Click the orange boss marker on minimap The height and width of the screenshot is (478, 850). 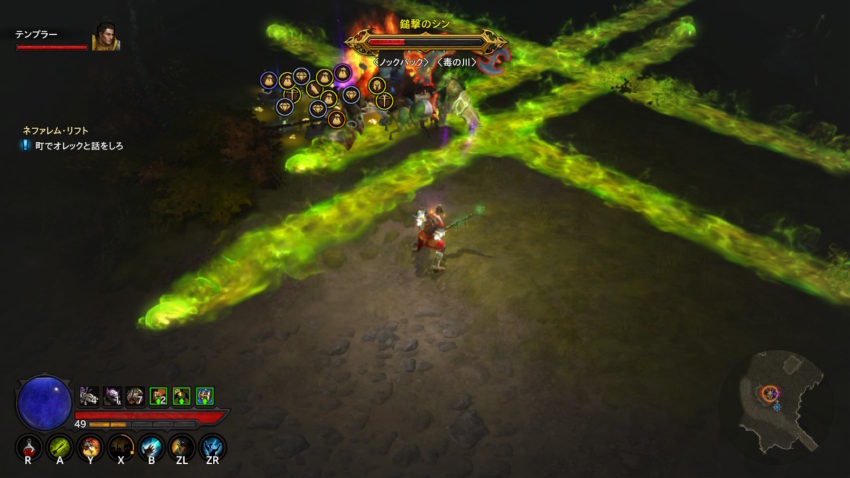(769, 393)
